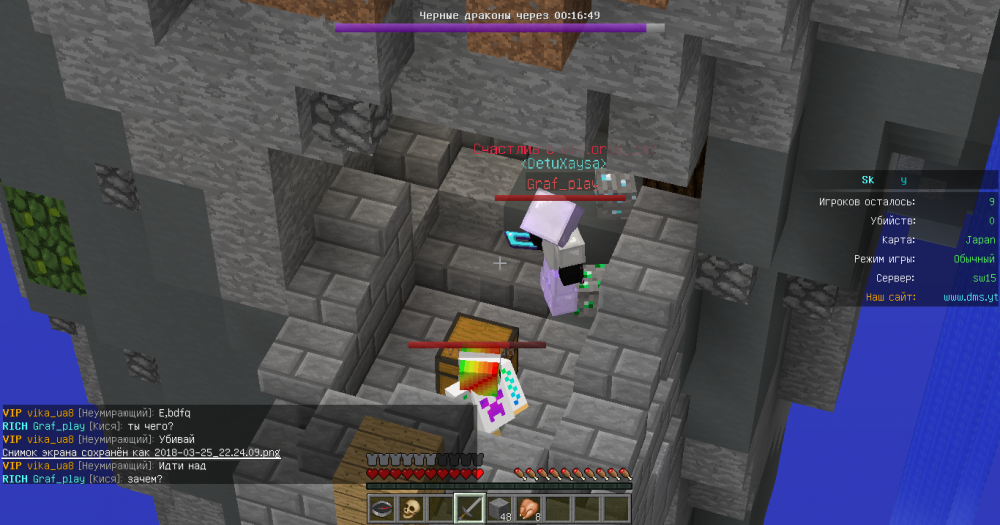Choose the sword in the hotbar
1000x525 pixels.
469,508
